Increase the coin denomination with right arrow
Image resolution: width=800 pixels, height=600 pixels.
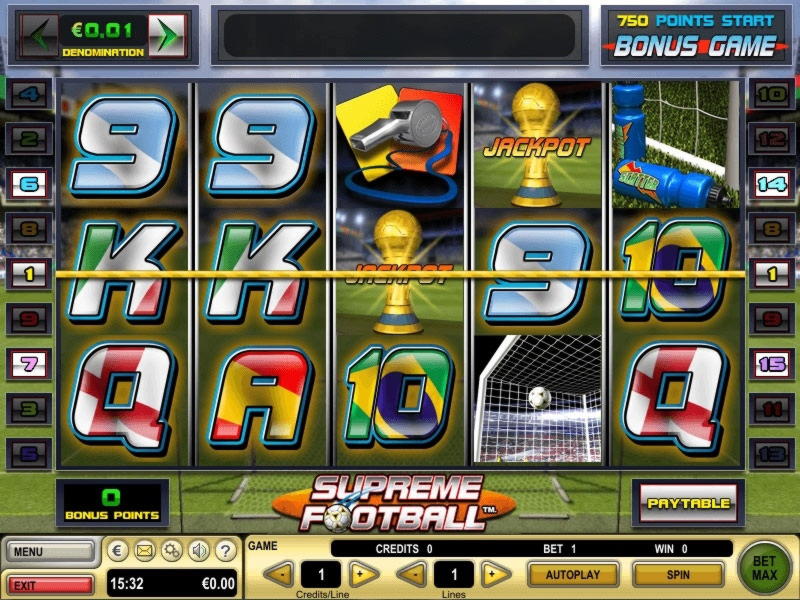tap(170, 34)
